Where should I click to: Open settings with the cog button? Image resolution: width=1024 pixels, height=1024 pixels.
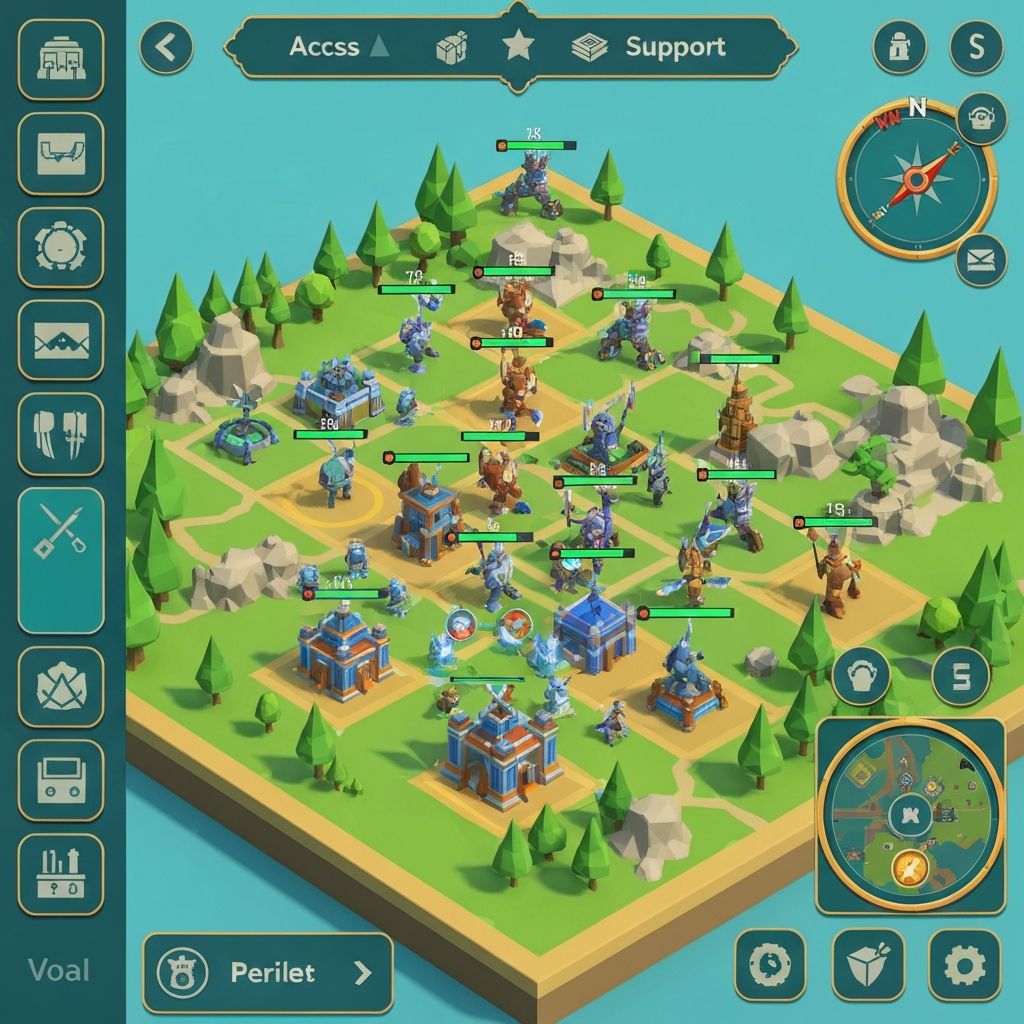click(964, 965)
